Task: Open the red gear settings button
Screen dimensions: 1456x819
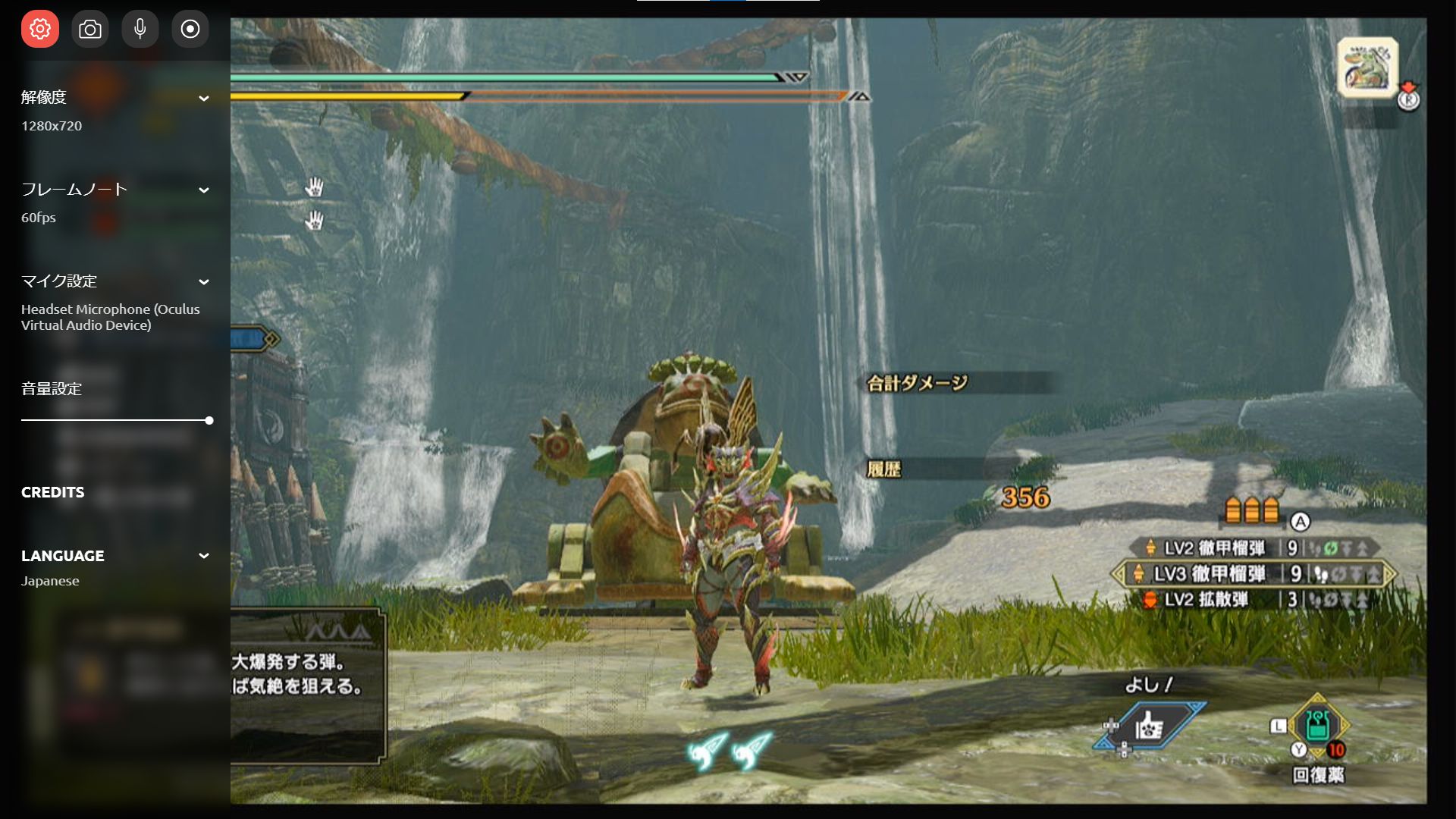Action: [40, 29]
